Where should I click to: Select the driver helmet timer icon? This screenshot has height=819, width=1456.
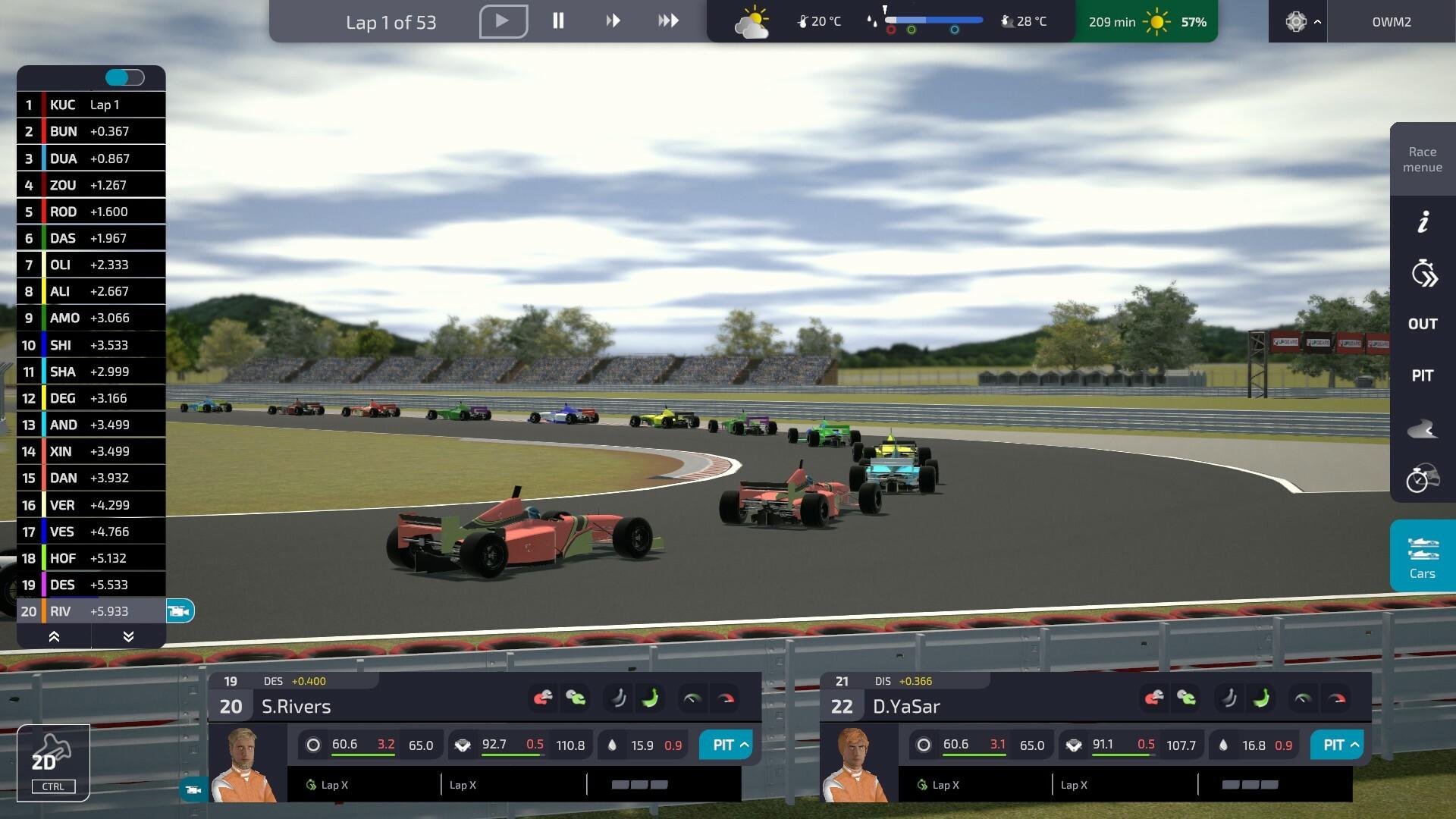pyautogui.click(x=1423, y=479)
